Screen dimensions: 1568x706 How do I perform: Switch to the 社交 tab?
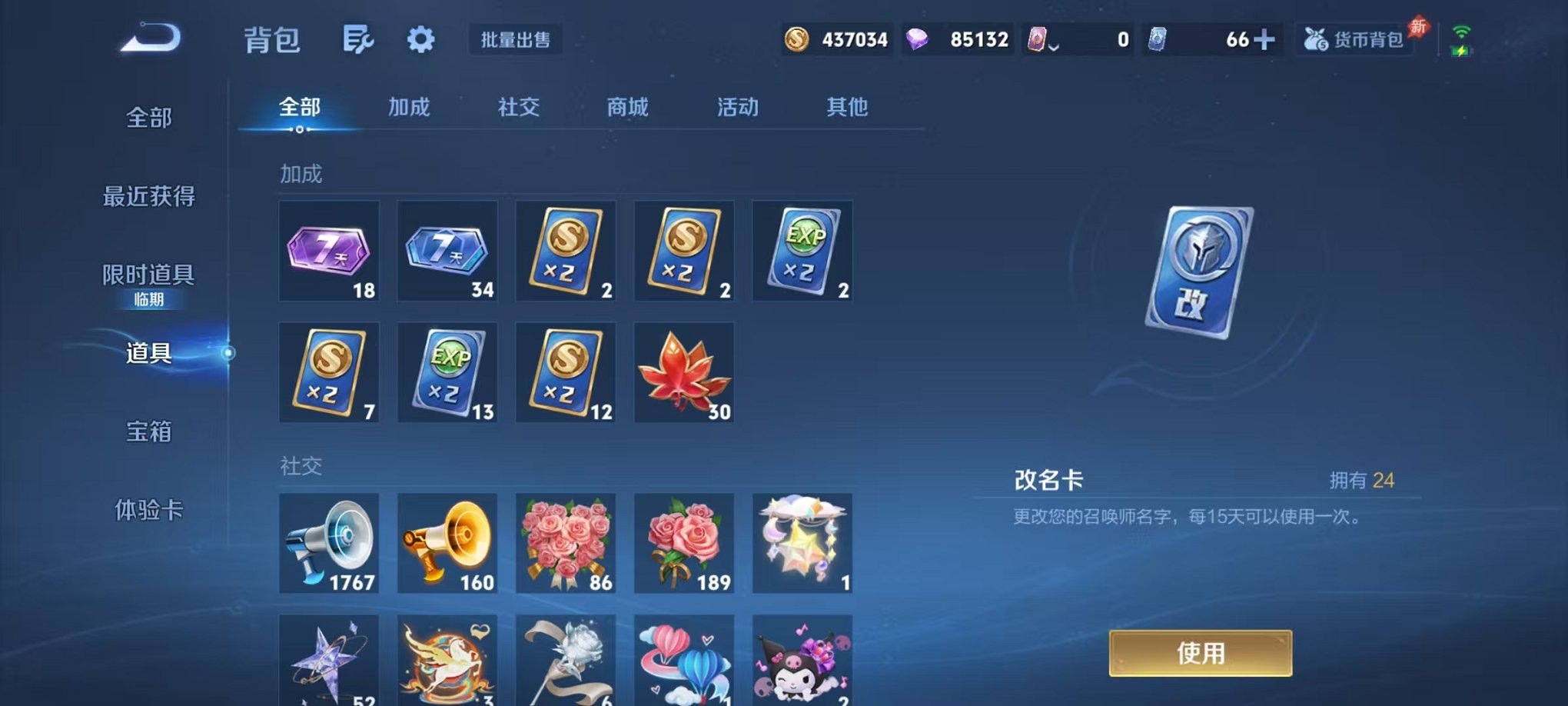tap(519, 108)
